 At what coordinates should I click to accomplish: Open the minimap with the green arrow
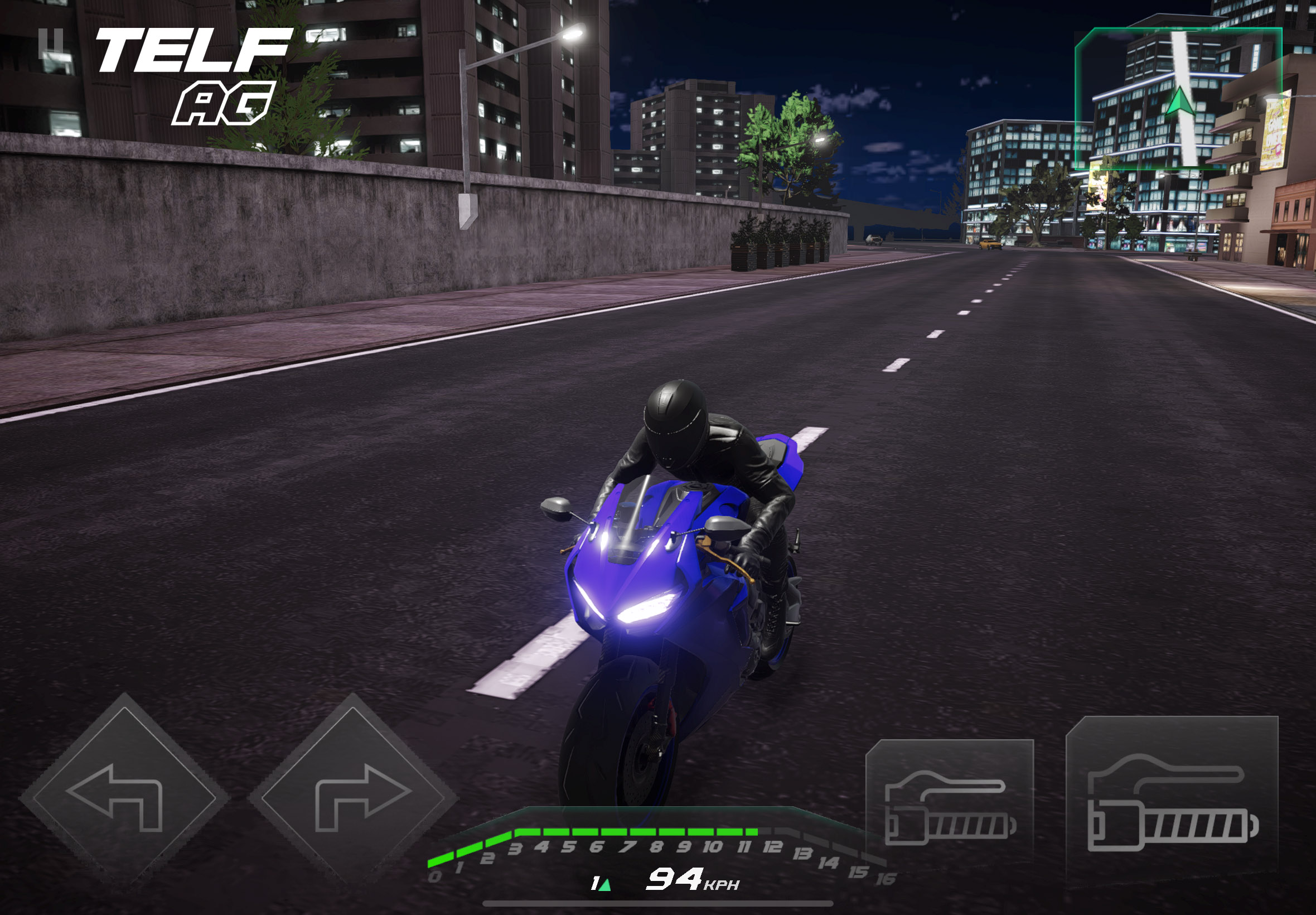coord(1178,98)
